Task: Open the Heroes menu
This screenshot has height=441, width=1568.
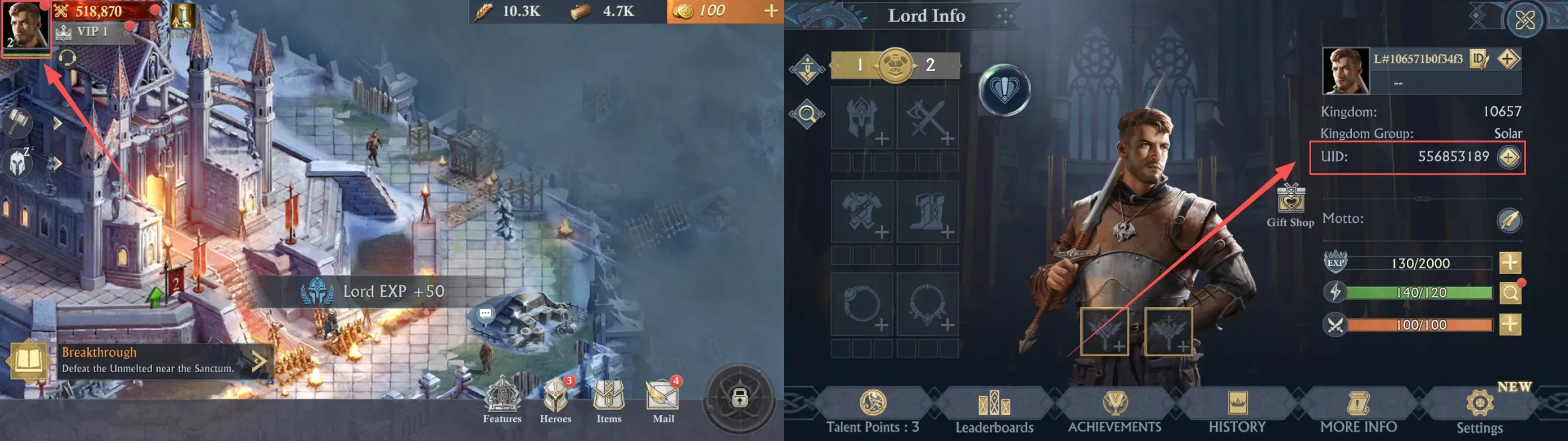Action: [555, 400]
